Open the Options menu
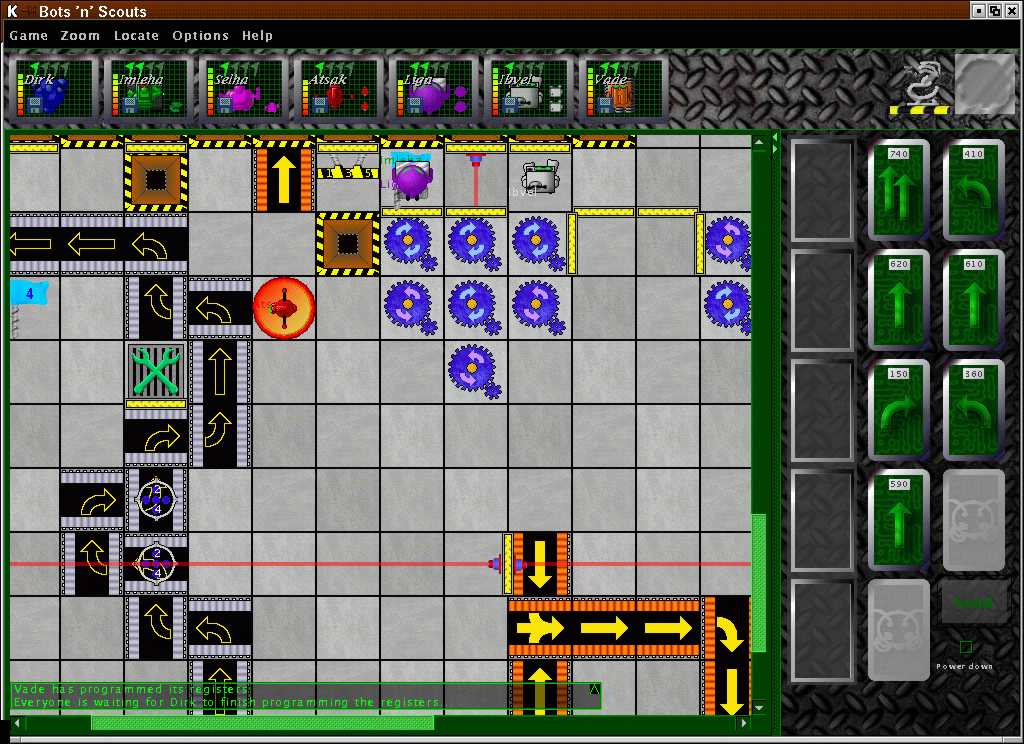Viewport: 1024px width, 744px height. pos(200,35)
